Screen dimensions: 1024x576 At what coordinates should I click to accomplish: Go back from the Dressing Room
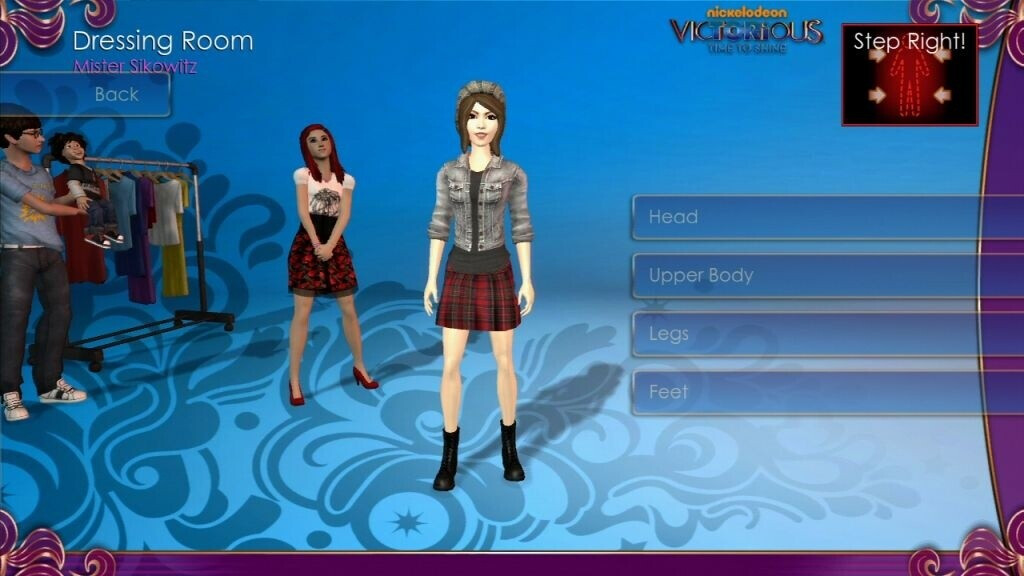(116, 95)
